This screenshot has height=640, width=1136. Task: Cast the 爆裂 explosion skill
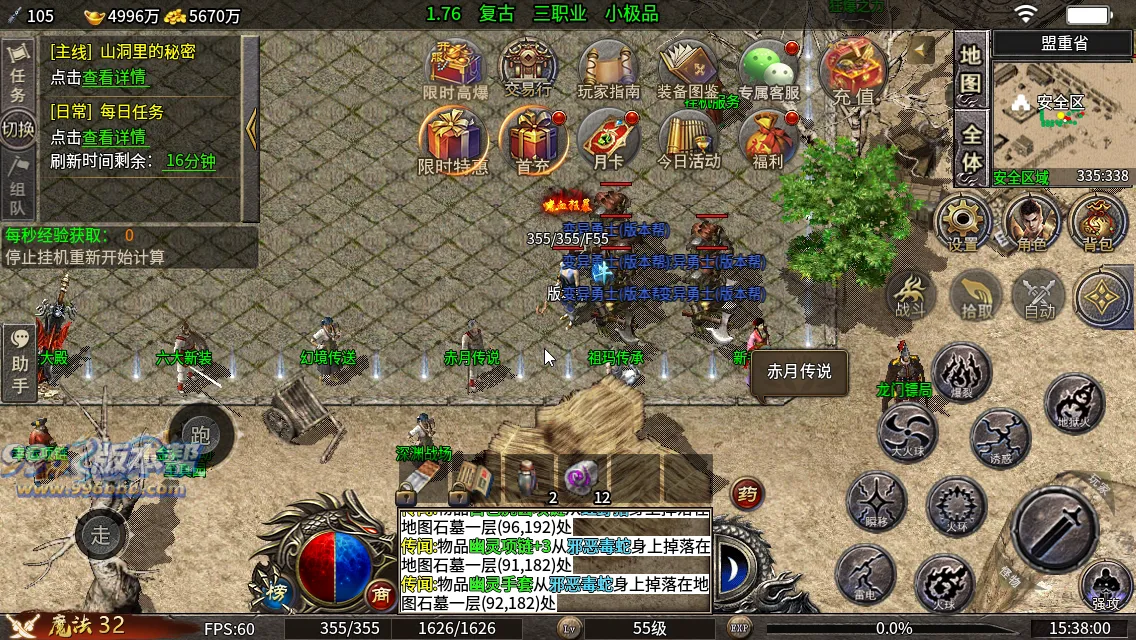pyautogui.click(x=962, y=373)
